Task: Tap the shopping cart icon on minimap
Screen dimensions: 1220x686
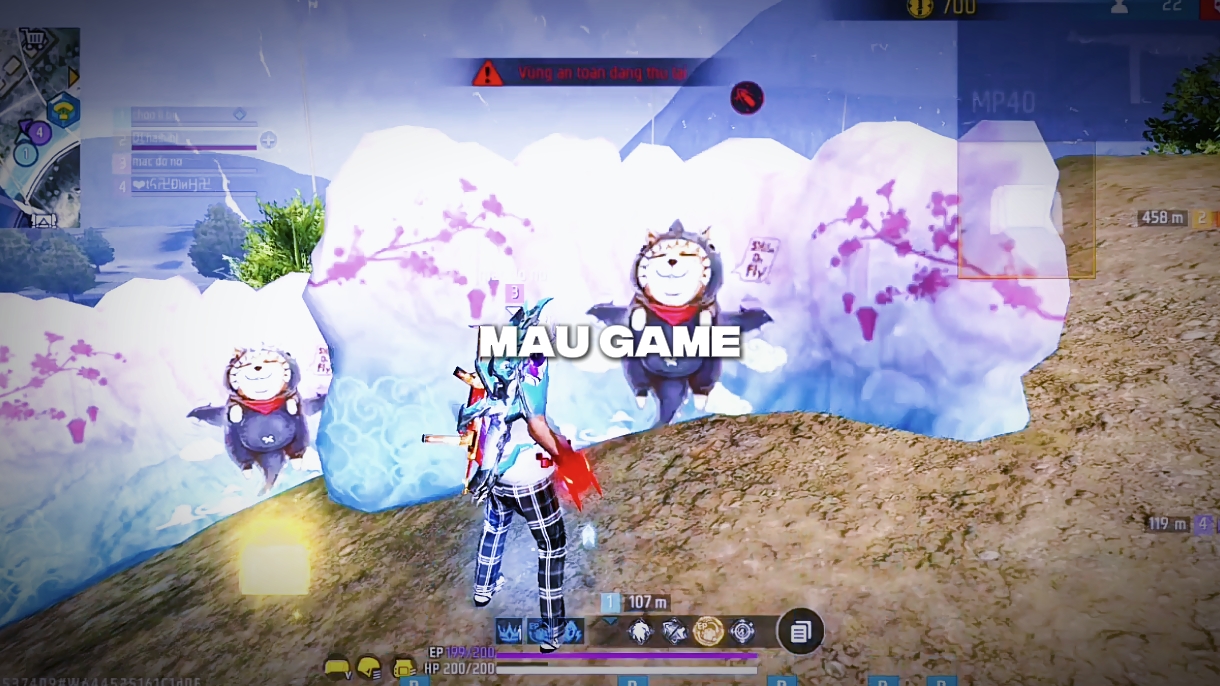Action: 36,40
